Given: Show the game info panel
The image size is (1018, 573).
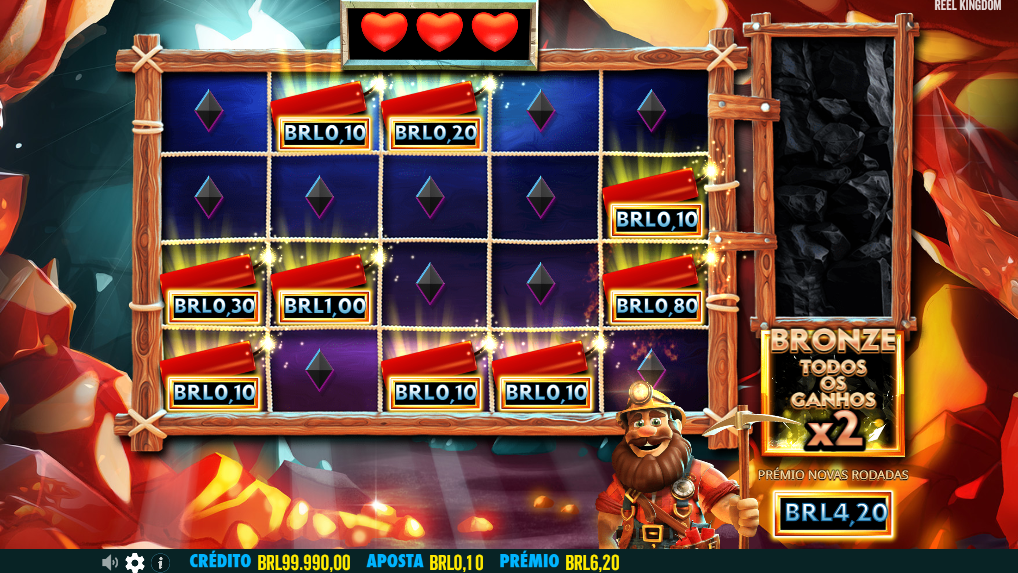Looking at the screenshot, I should click(x=161, y=562).
